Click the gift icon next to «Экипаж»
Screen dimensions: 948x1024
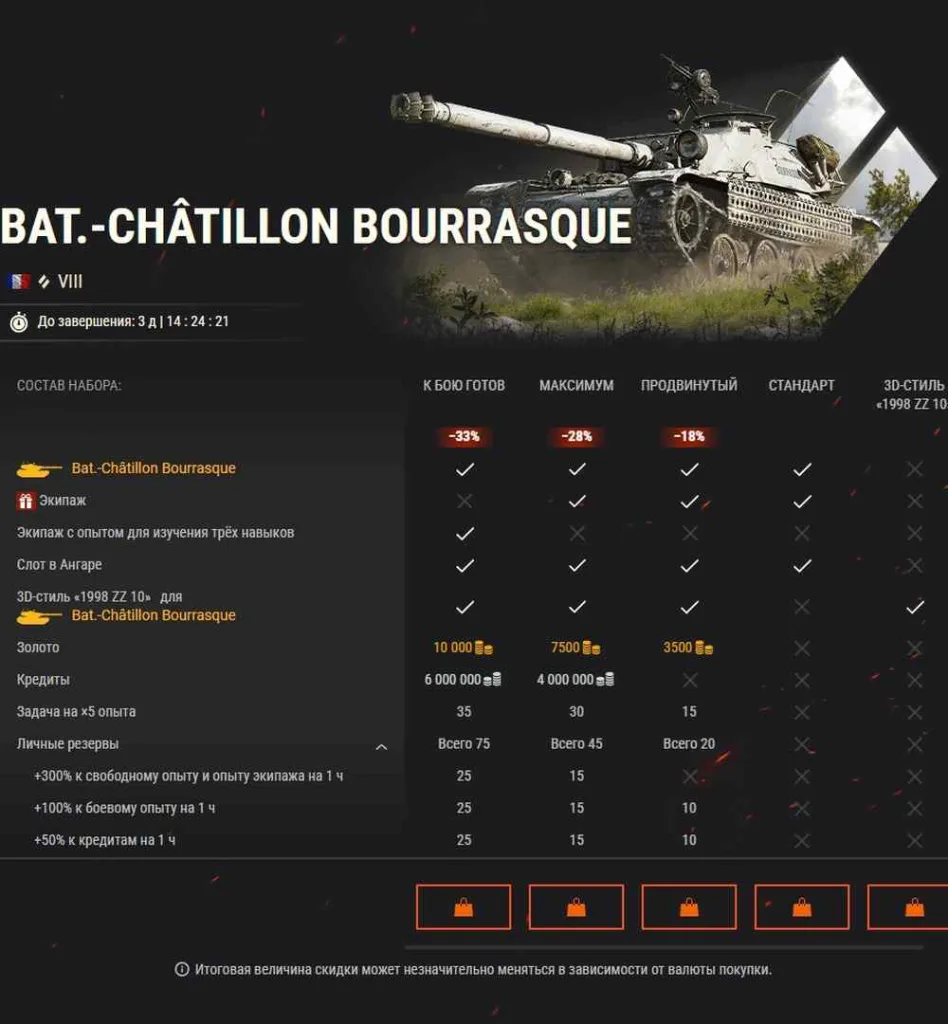[26, 501]
